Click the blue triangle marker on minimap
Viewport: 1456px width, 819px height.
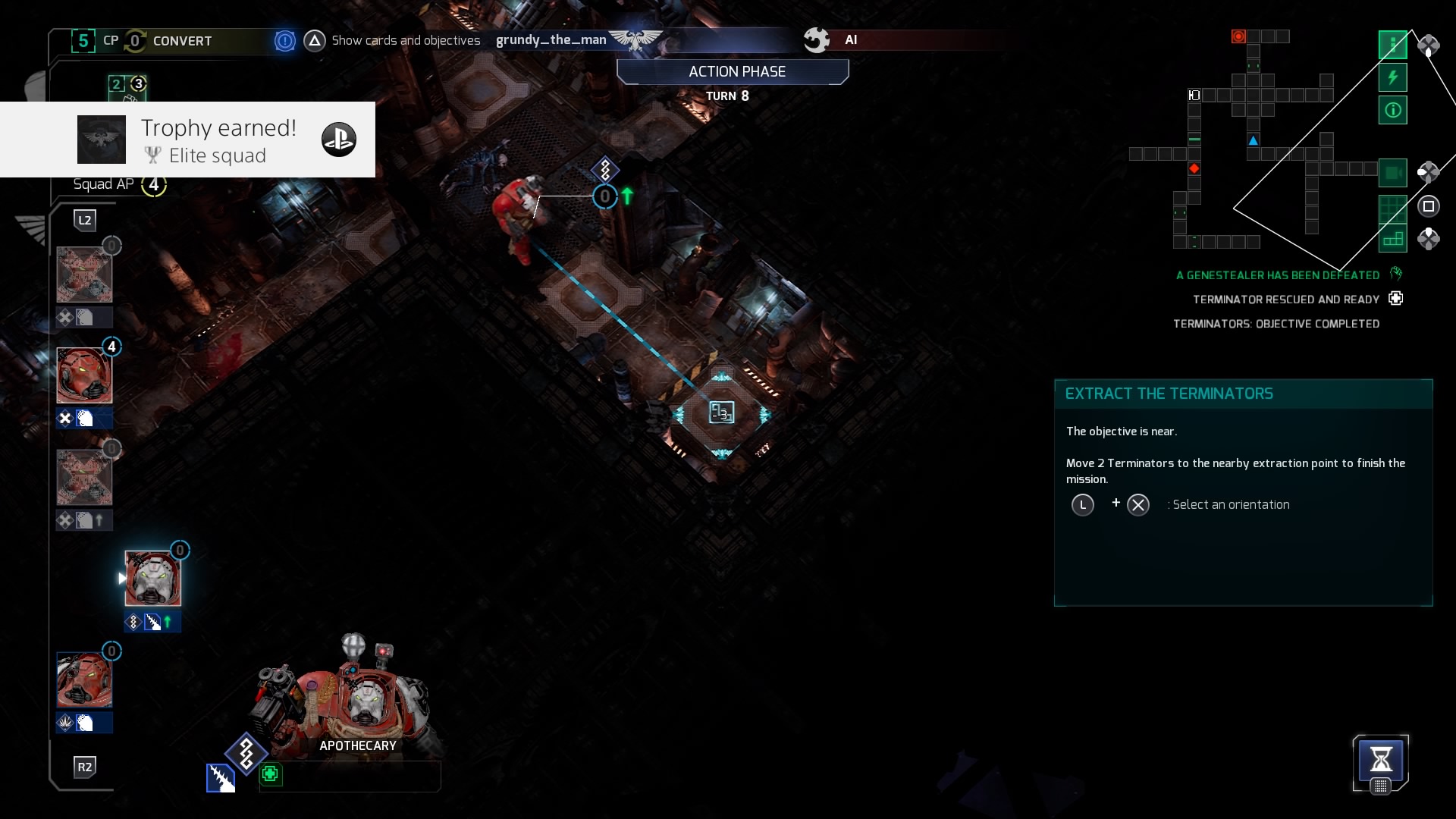(x=1253, y=140)
